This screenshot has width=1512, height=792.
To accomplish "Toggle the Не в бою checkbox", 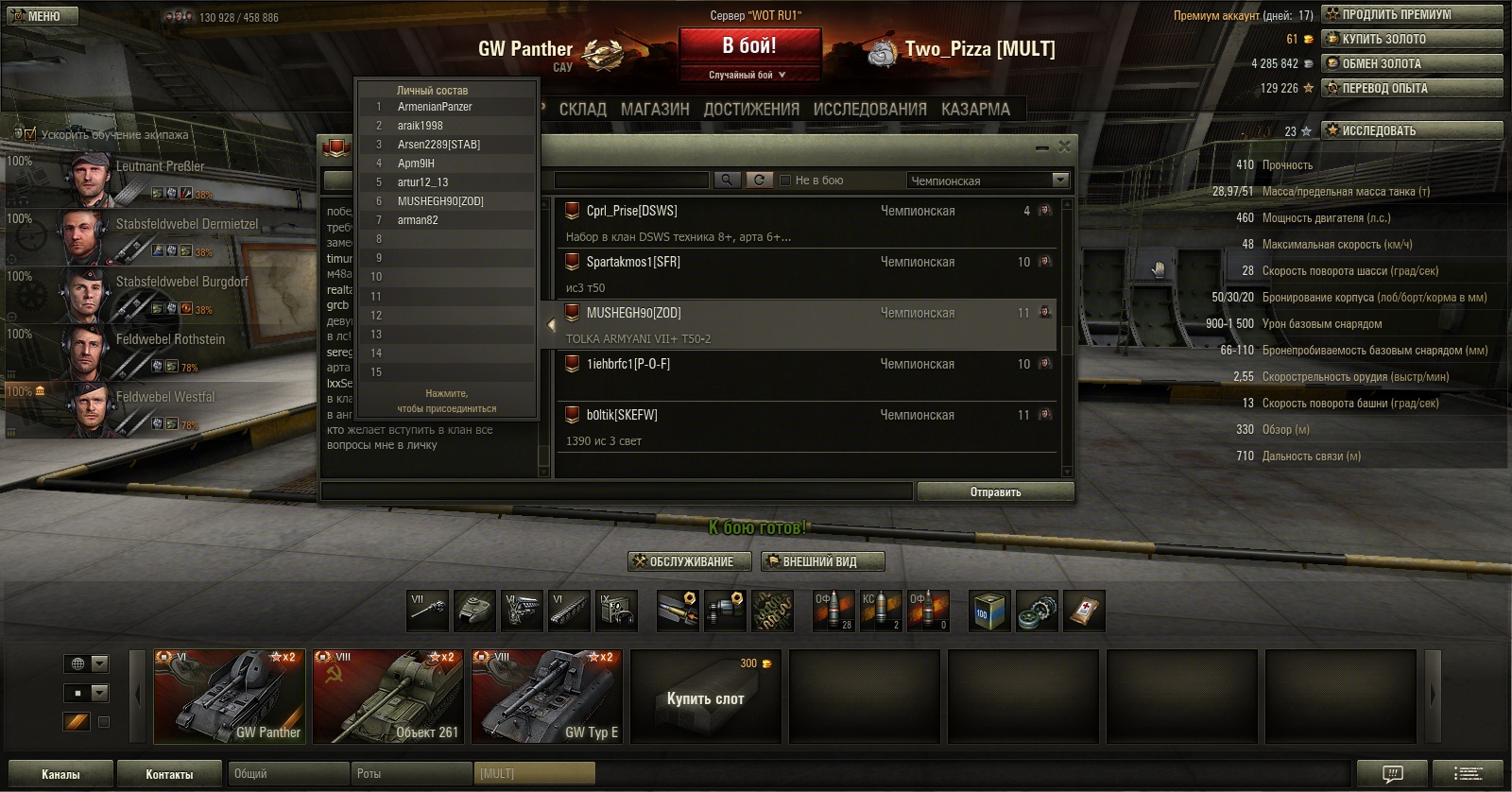I will [x=785, y=180].
